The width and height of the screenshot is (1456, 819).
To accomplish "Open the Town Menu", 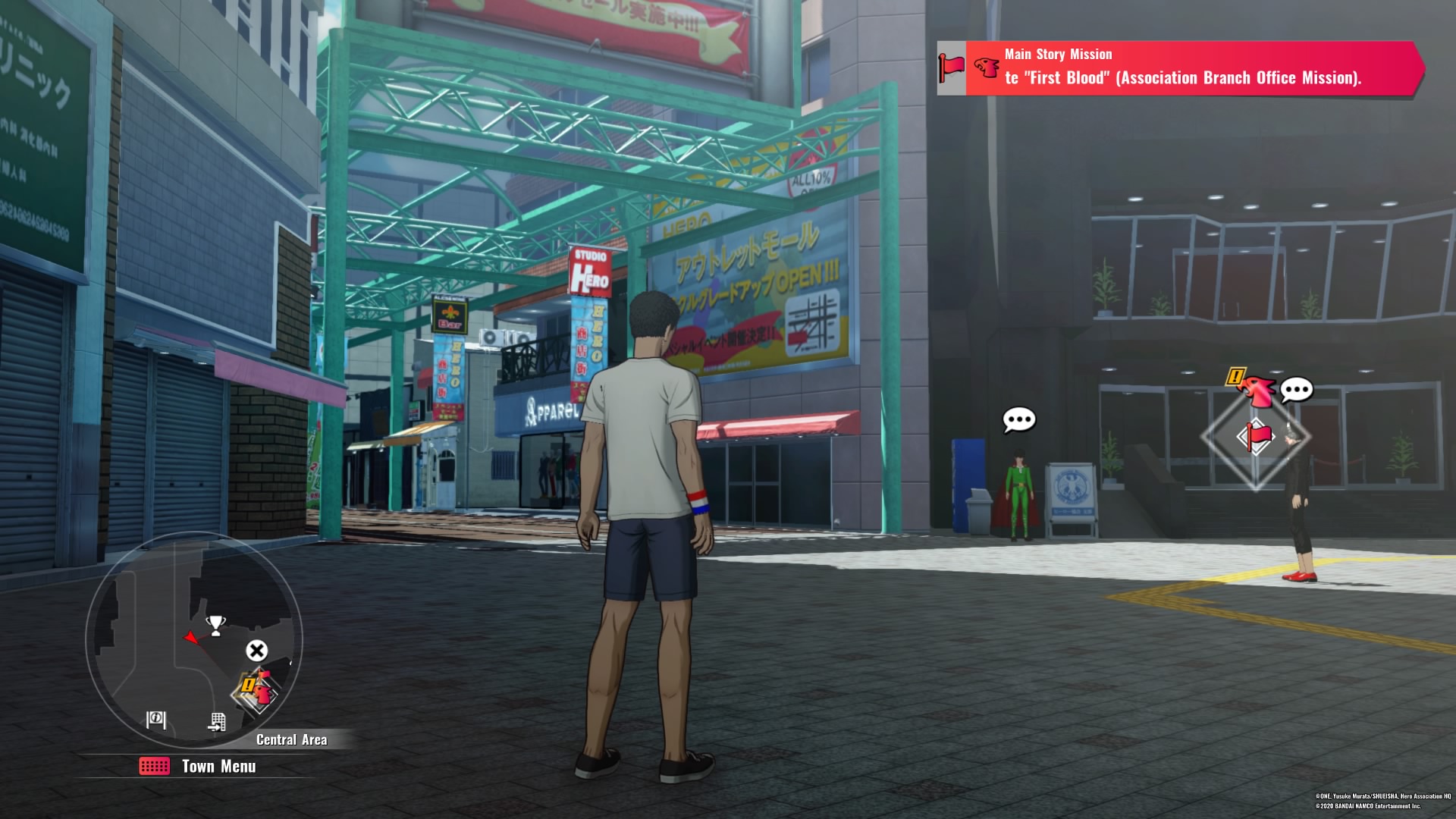I will tap(199, 767).
